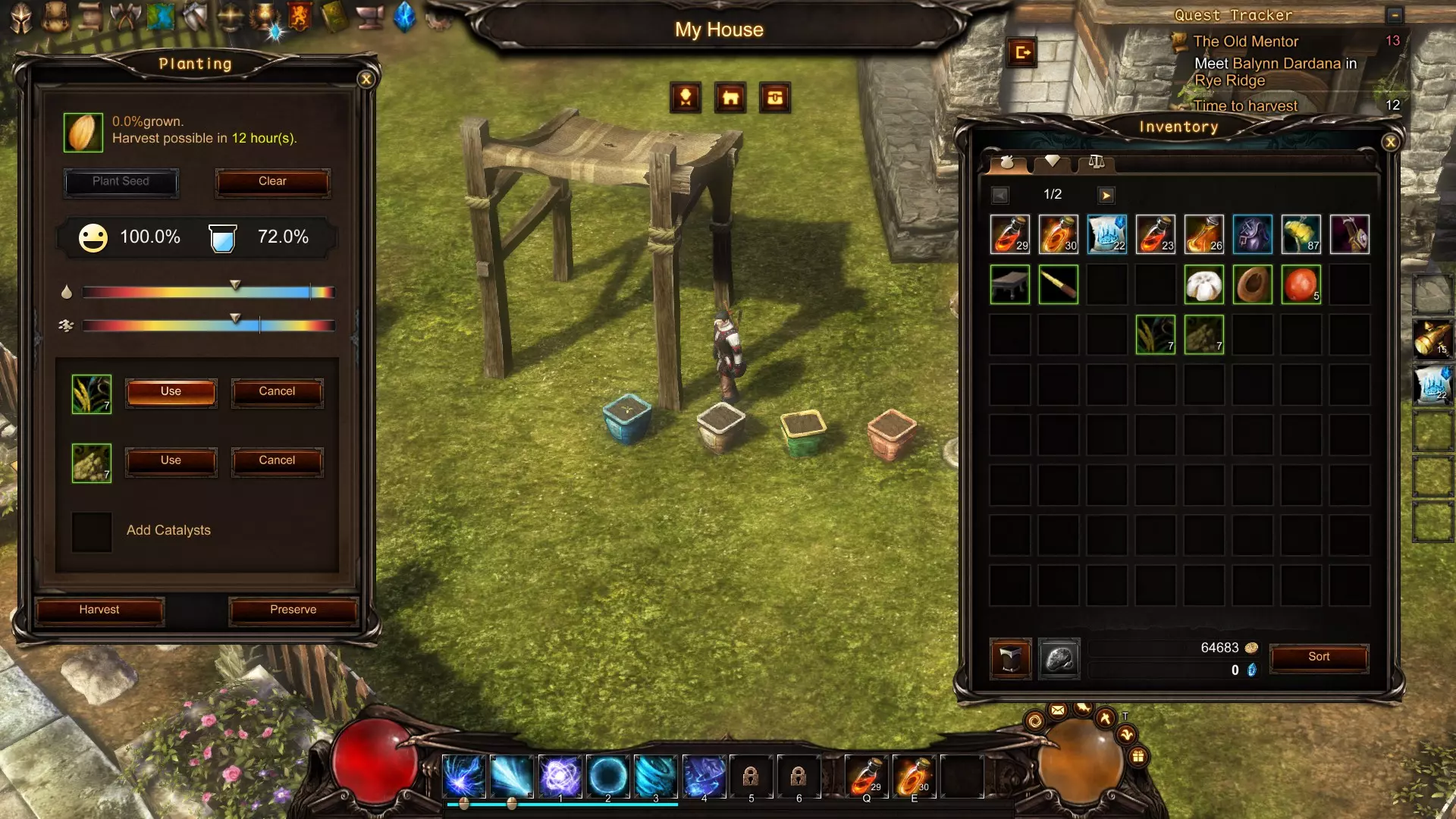Click the exit door icon button

tap(1021, 52)
